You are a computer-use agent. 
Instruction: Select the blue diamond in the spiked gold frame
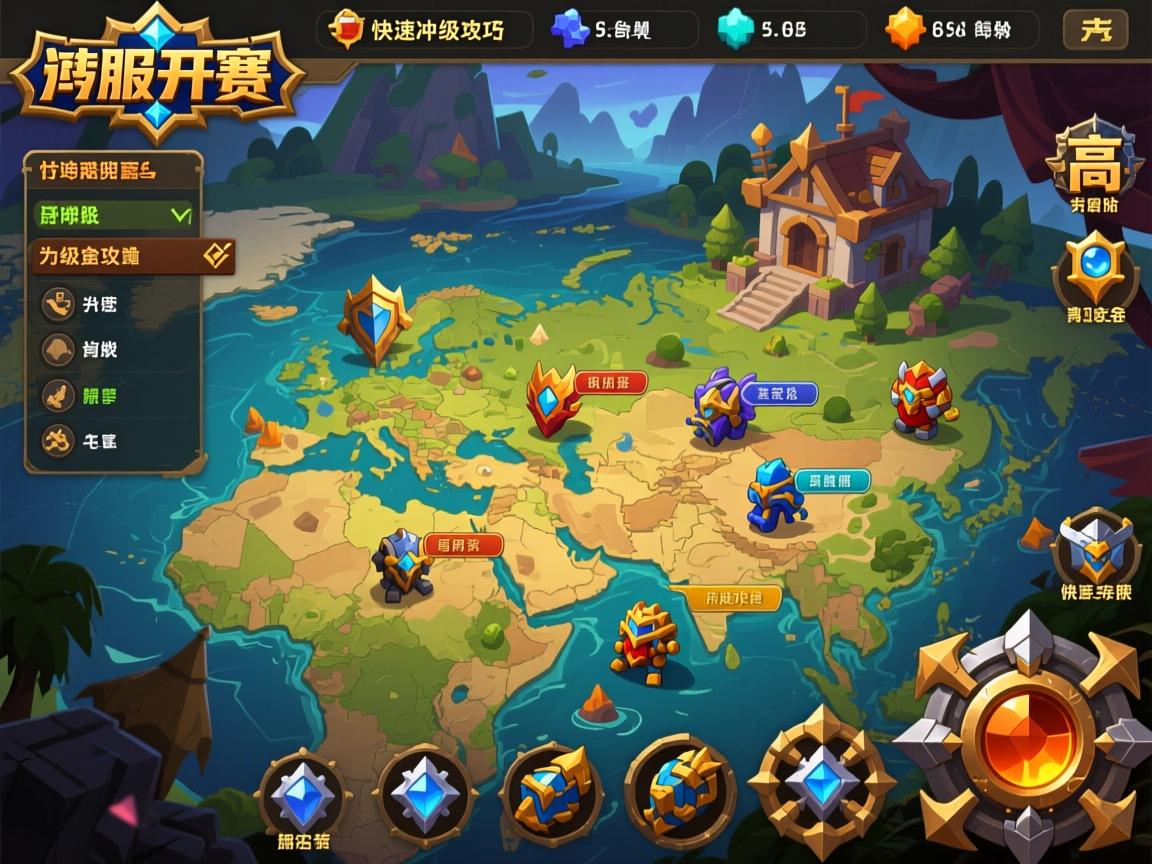click(x=821, y=781)
